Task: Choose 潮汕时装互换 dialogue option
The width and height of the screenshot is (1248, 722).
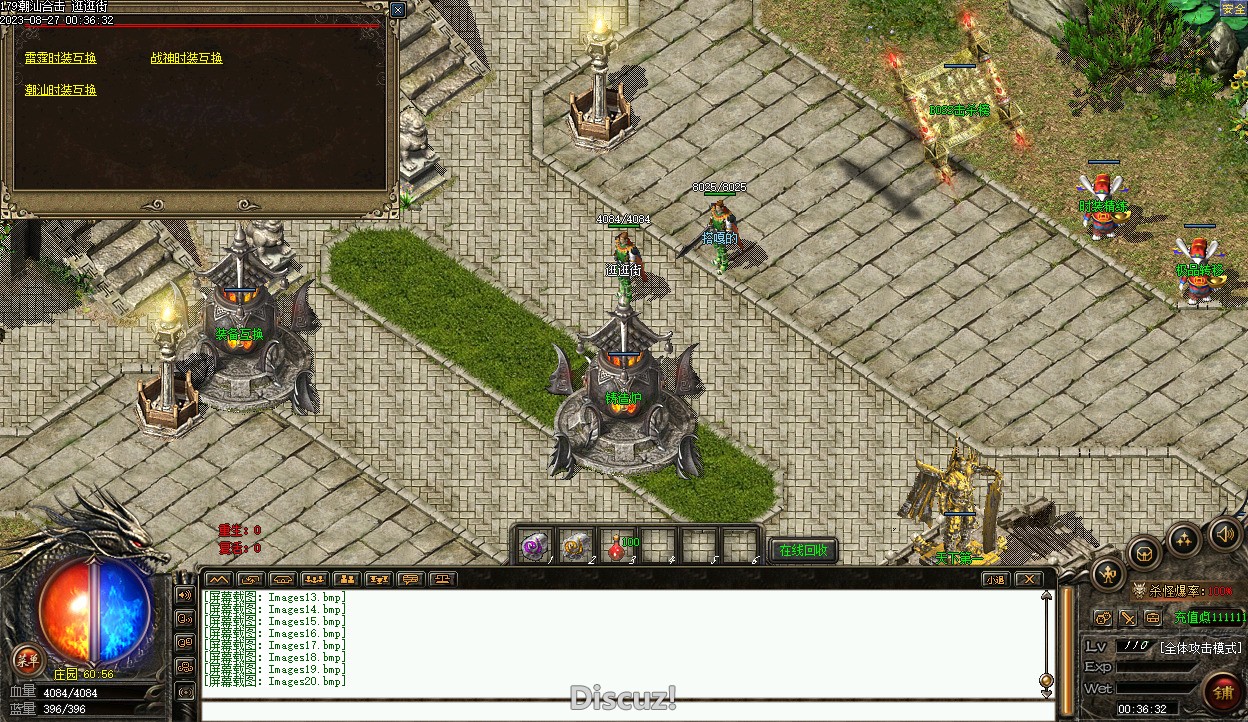Action: point(61,90)
